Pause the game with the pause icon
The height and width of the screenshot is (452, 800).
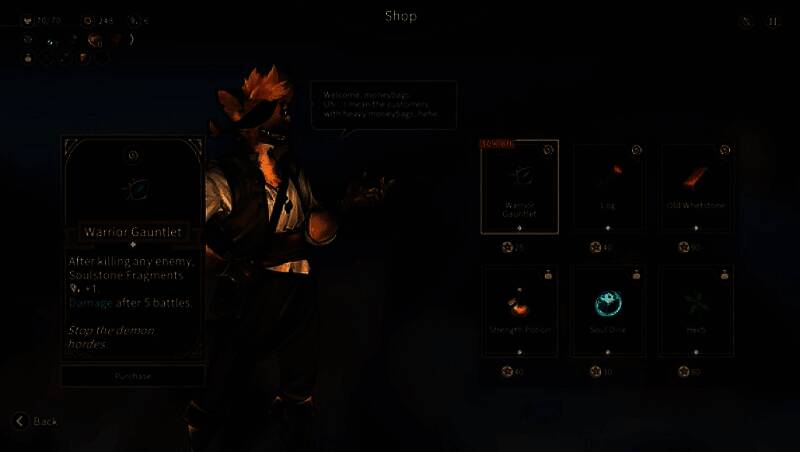[x=773, y=21]
